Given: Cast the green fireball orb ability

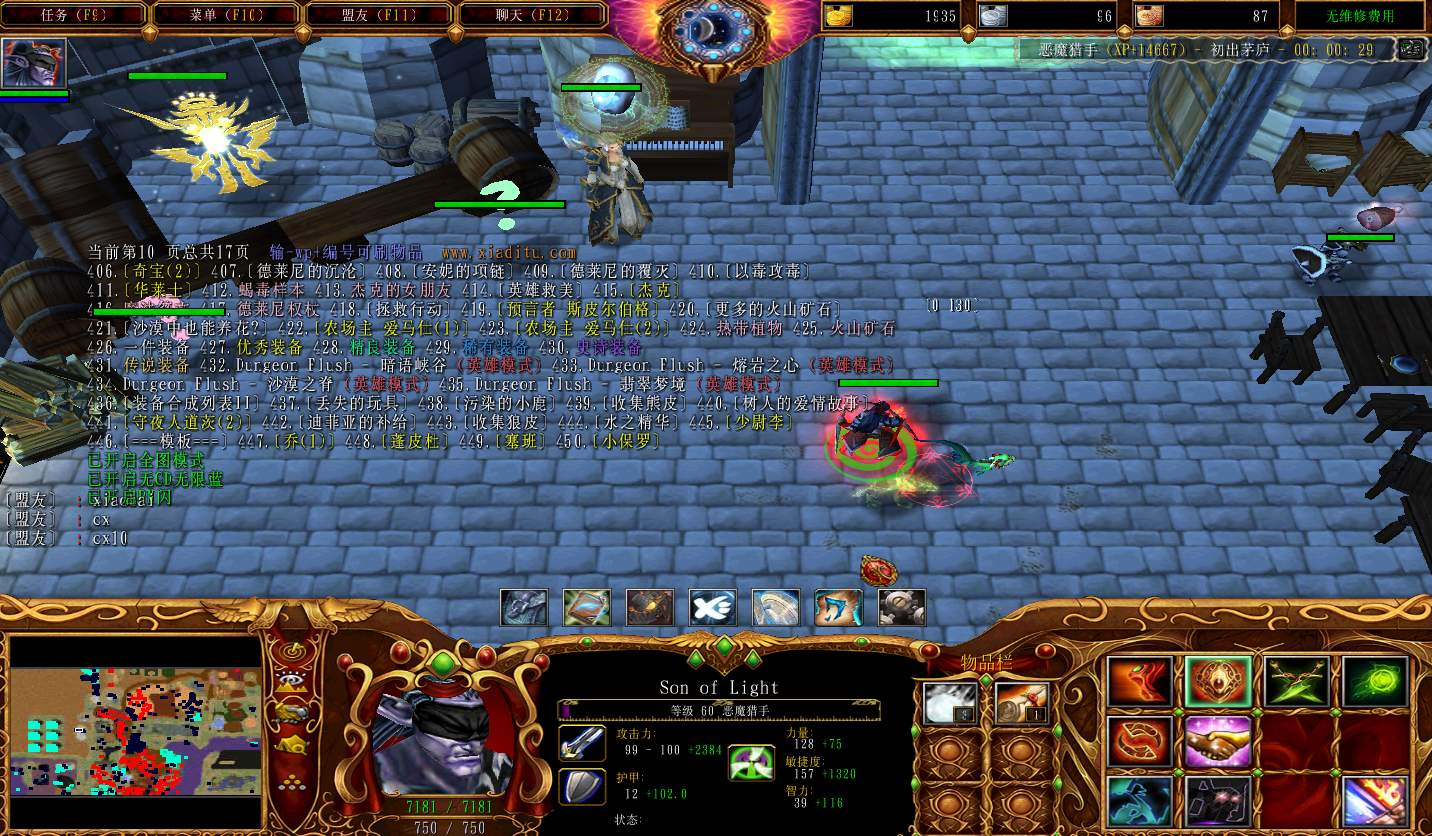Looking at the screenshot, I should 1375,682.
